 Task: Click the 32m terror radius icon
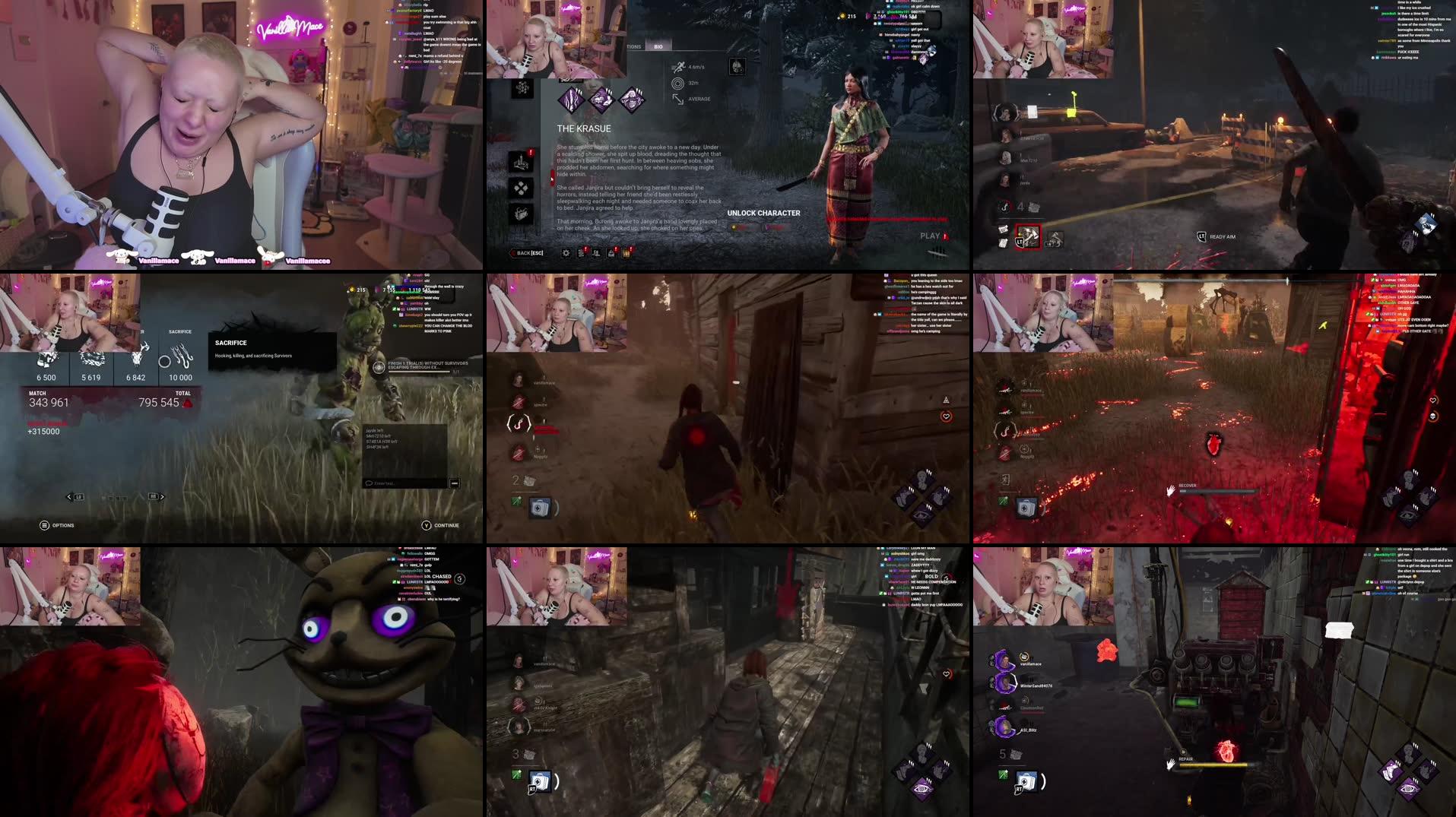point(679,84)
